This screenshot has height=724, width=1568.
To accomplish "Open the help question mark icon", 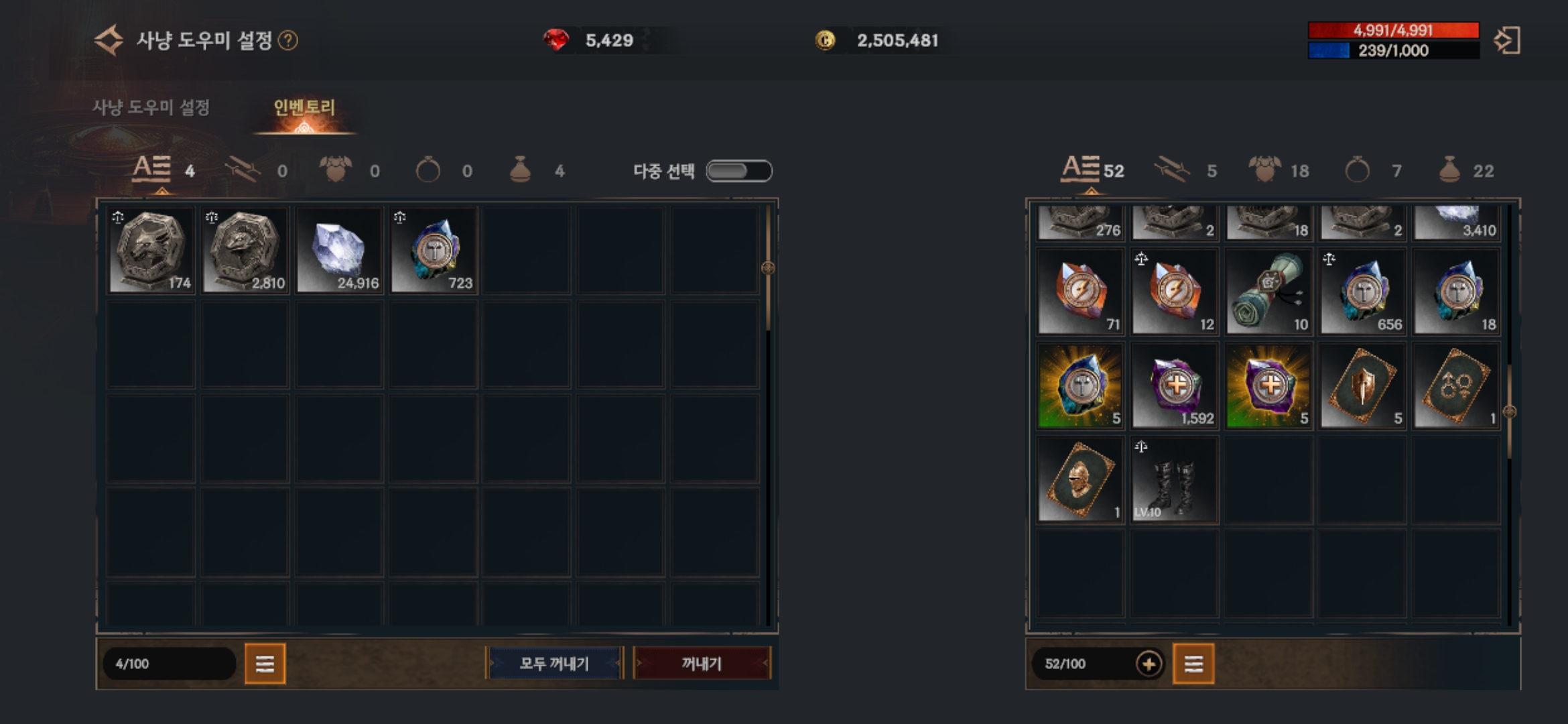I will point(288,41).
